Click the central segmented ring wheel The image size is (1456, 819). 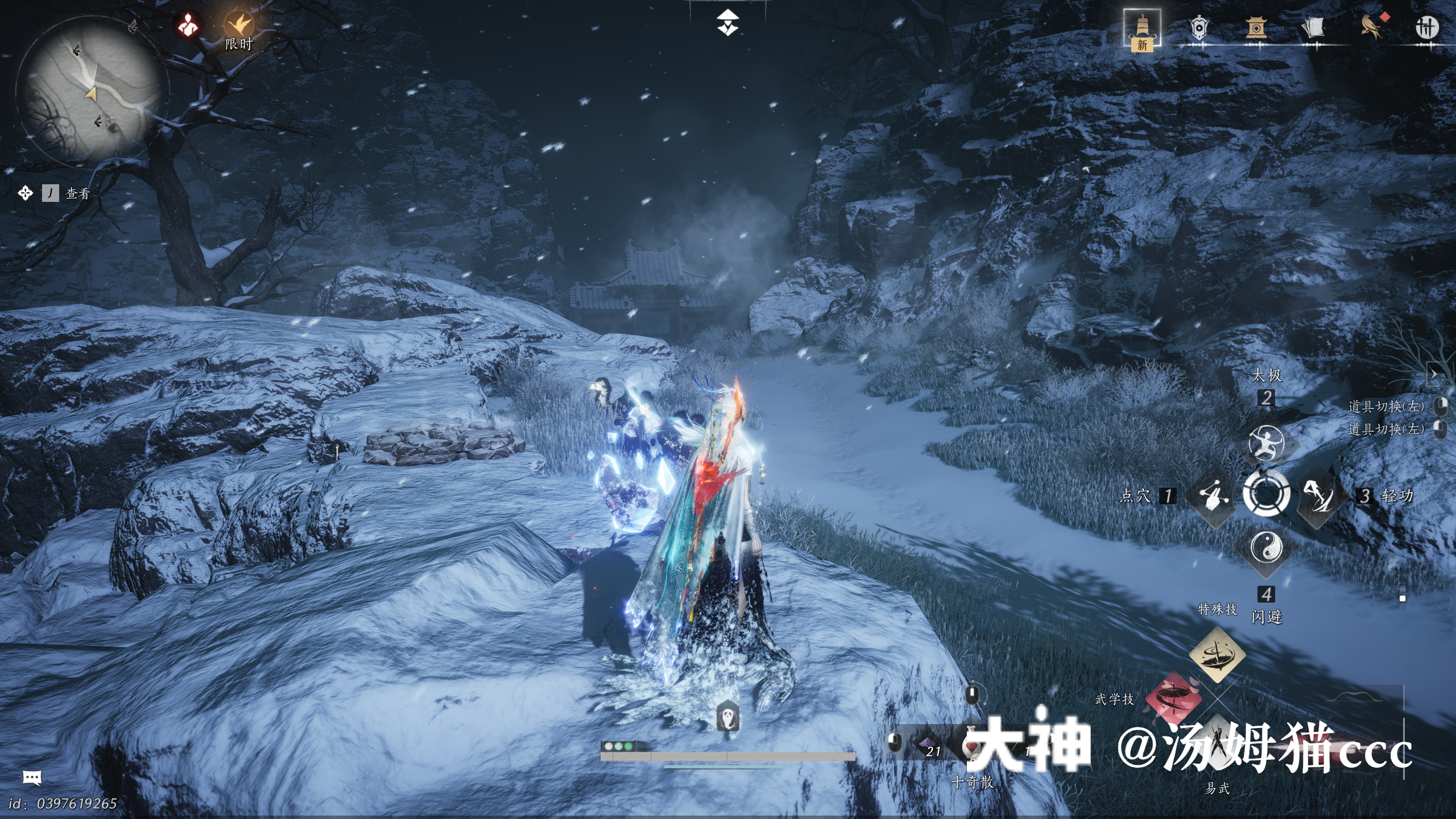point(1267,494)
